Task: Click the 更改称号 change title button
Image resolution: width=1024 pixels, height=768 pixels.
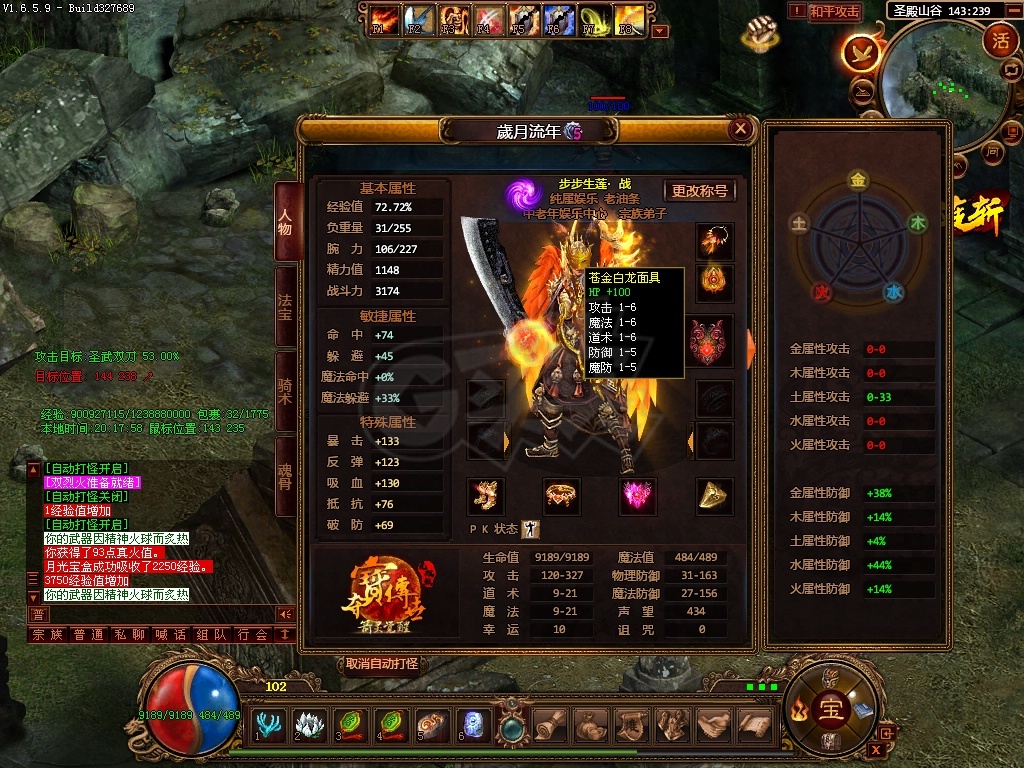Action: pyautogui.click(x=699, y=190)
